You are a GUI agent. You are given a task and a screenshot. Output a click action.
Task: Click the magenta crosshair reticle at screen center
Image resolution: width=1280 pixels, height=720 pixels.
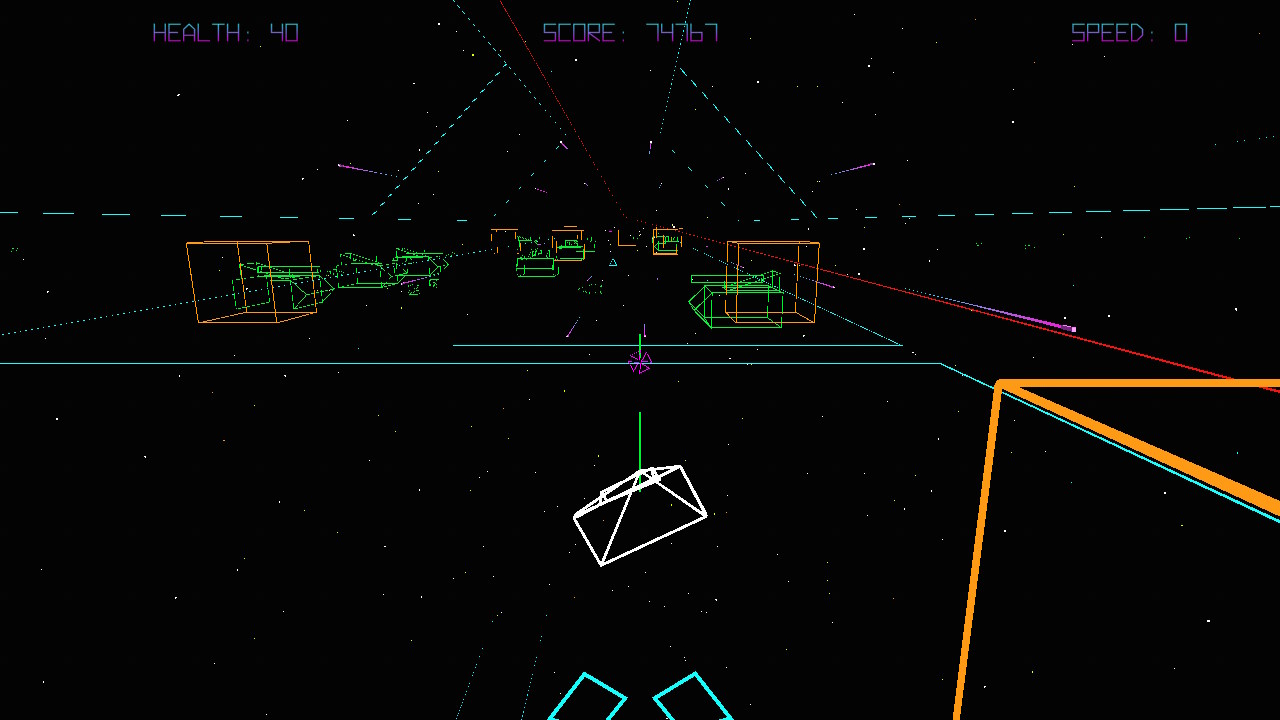point(641,364)
